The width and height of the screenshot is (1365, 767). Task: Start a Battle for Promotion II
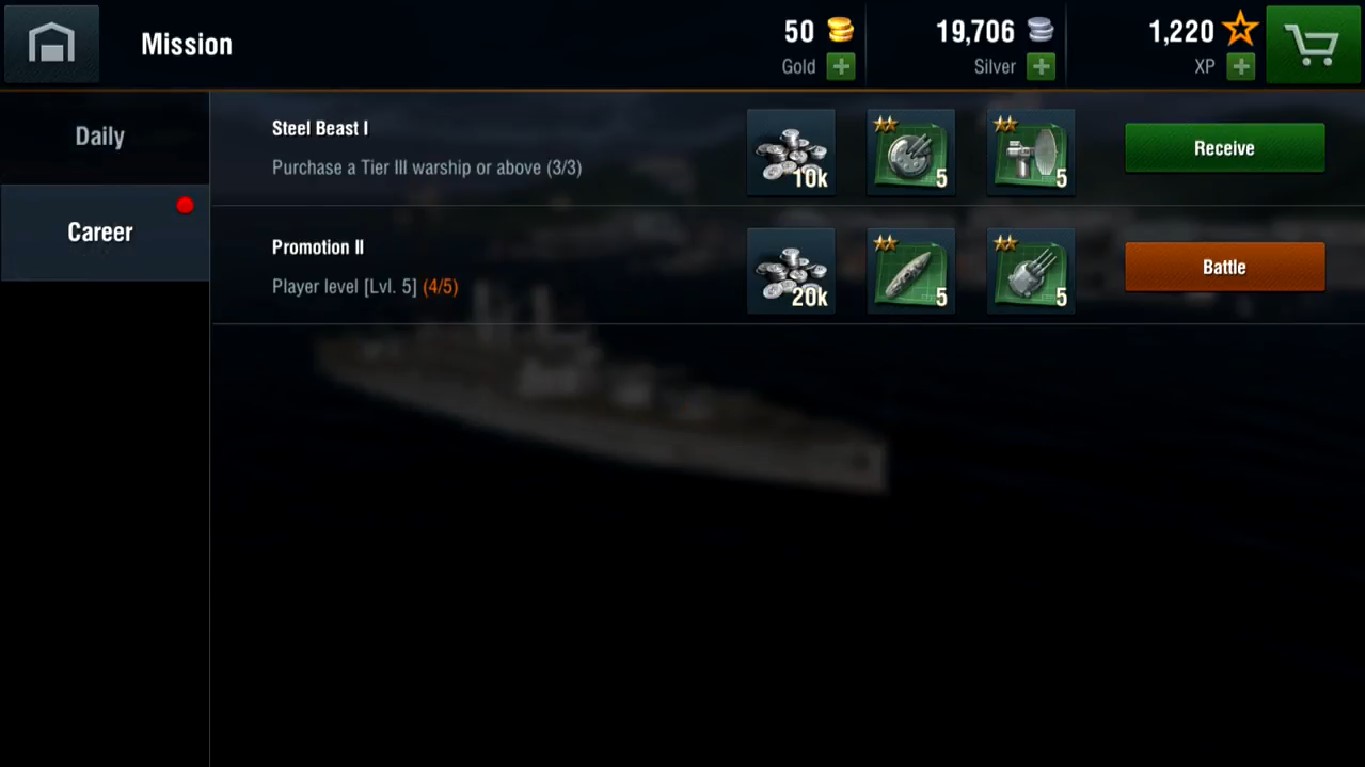pyautogui.click(x=1224, y=267)
